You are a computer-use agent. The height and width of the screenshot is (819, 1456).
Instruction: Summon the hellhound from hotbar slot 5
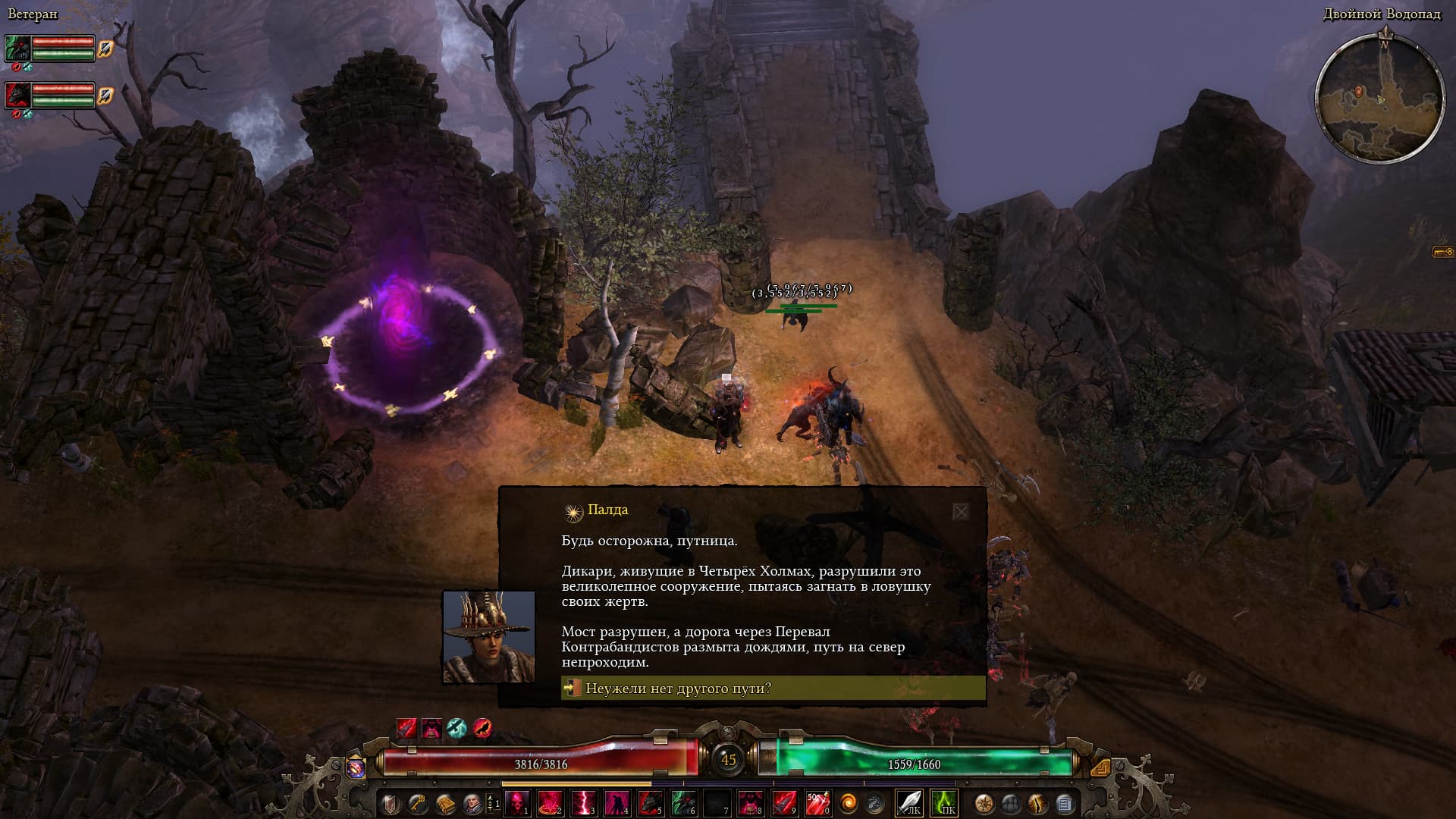(651, 802)
